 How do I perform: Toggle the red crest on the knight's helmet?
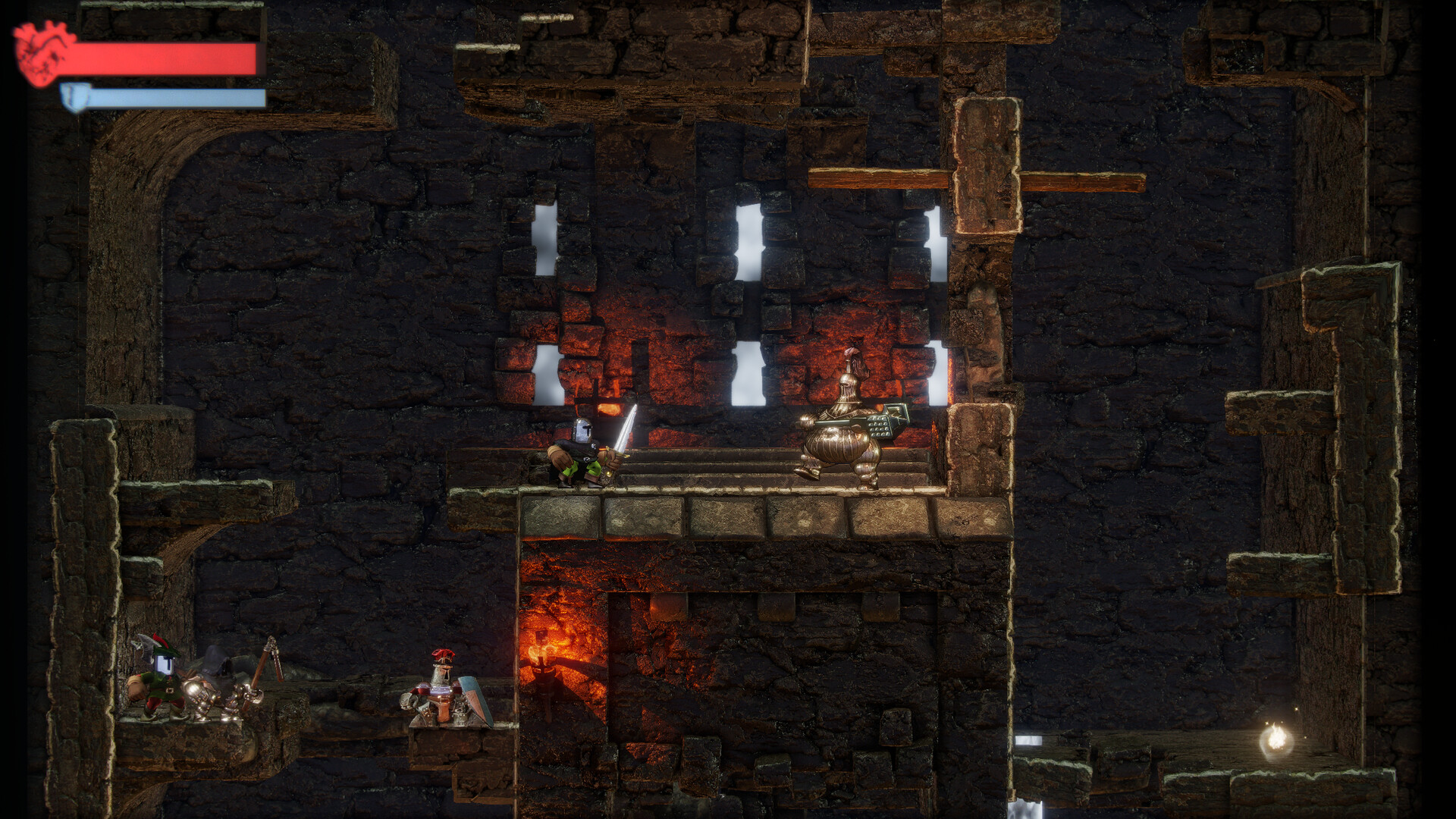pos(444,654)
